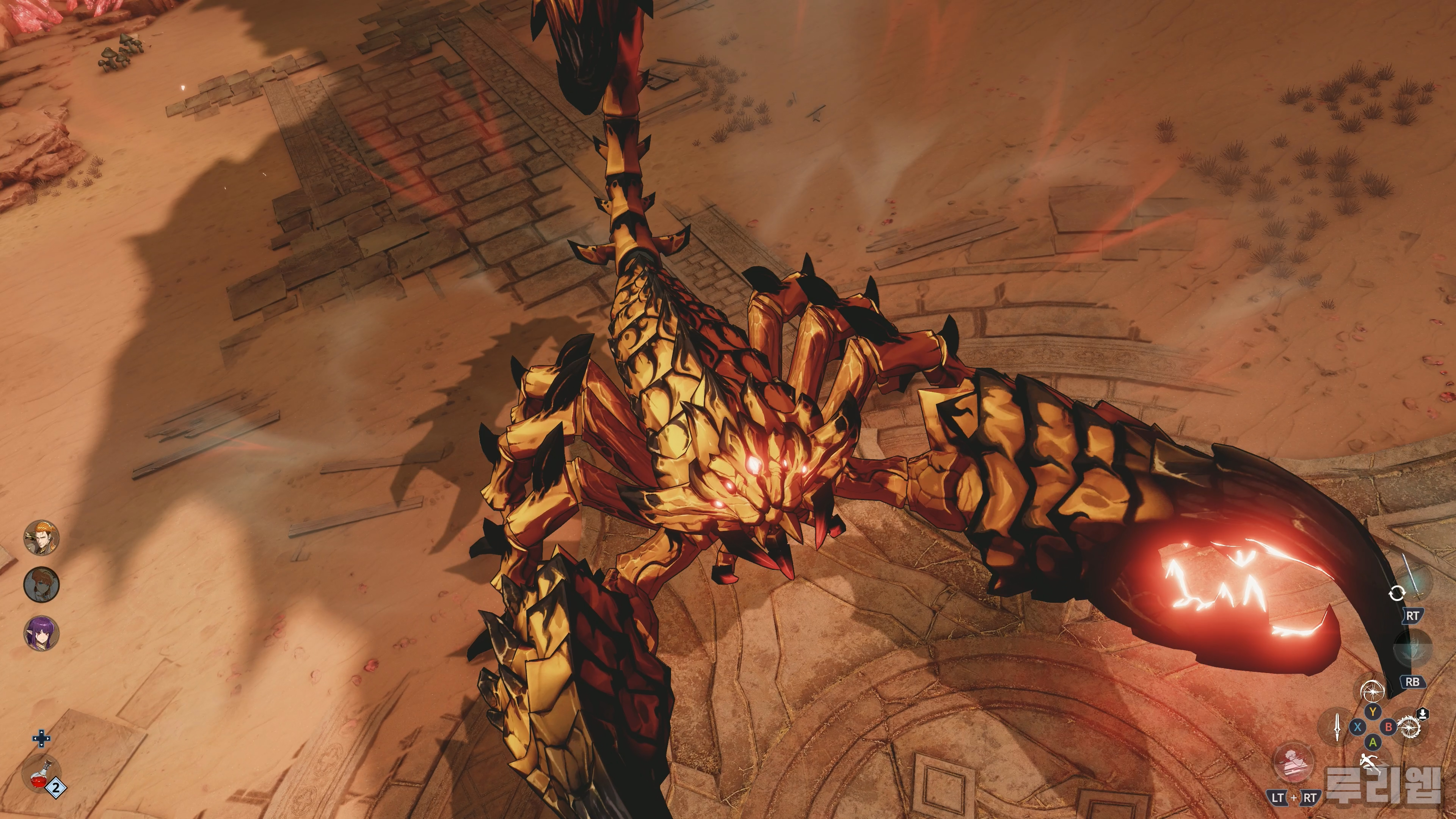Choose the brown-haired girl party portrait
The height and width of the screenshot is (819, 1456).
(x=41, y=585)
